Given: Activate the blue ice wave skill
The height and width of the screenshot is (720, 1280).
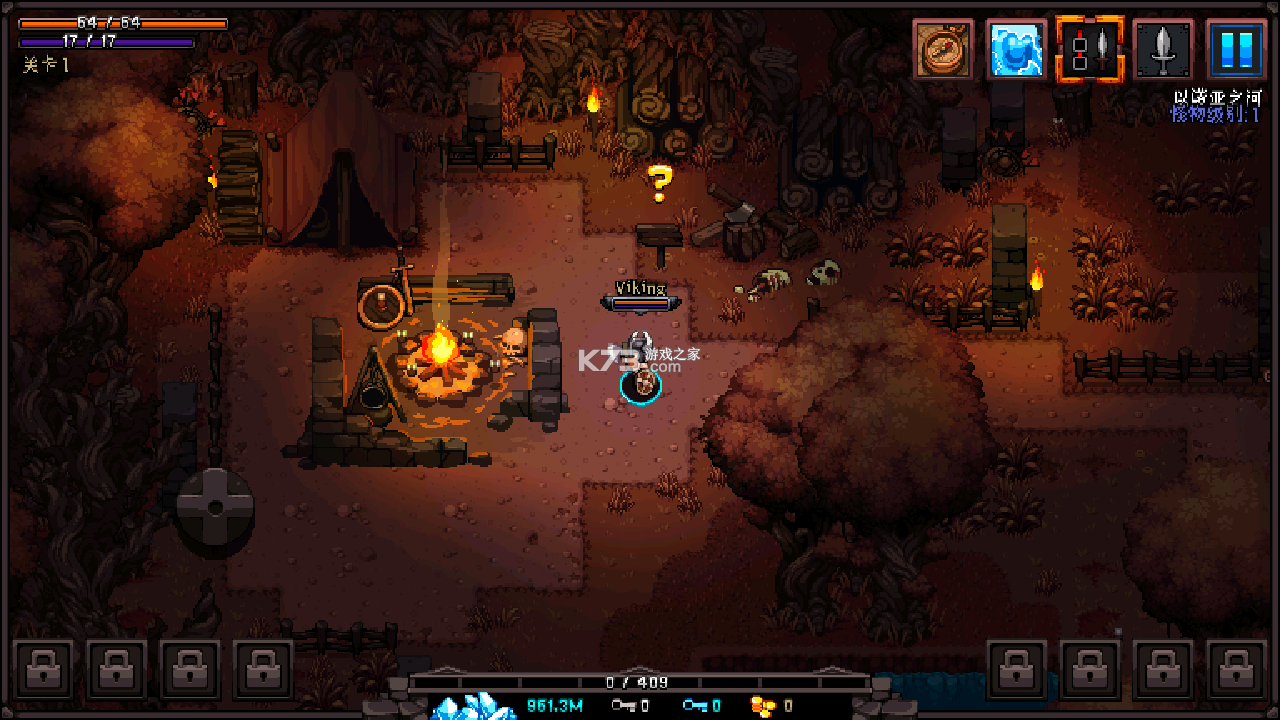Looking at the screenshot, I should [1016, 49].
